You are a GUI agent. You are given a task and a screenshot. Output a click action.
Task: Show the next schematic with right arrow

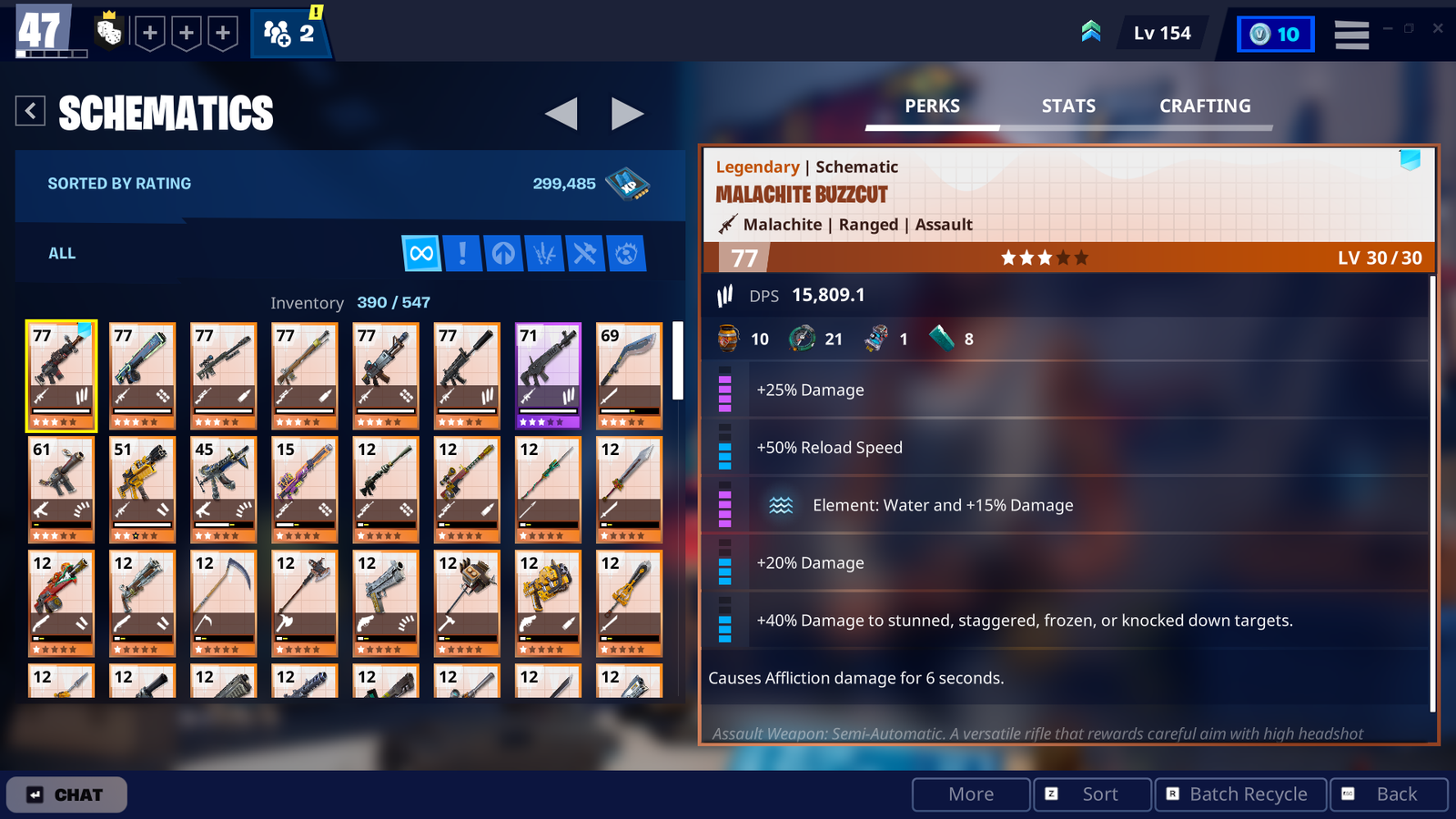(627, 114)
